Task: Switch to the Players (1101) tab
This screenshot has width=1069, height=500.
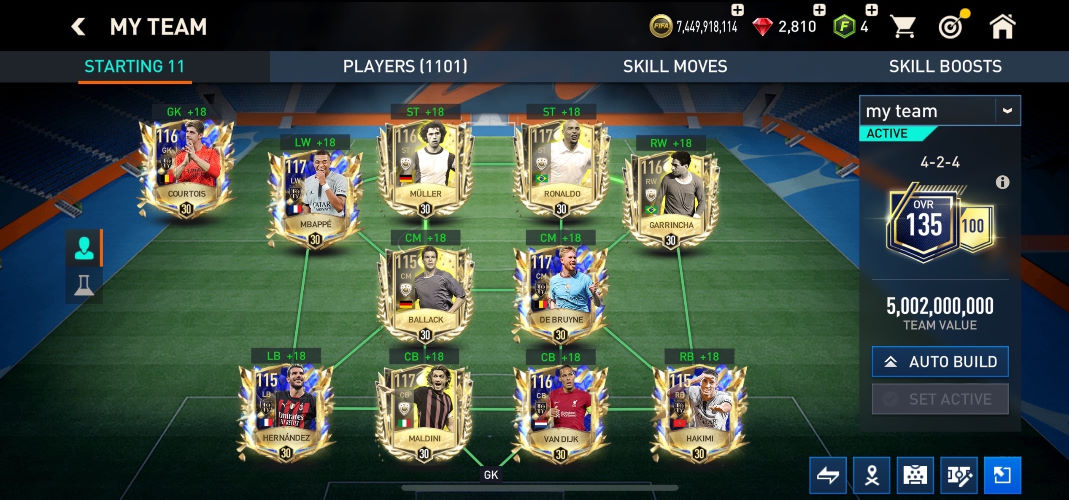Action: [x=405, y=67]
